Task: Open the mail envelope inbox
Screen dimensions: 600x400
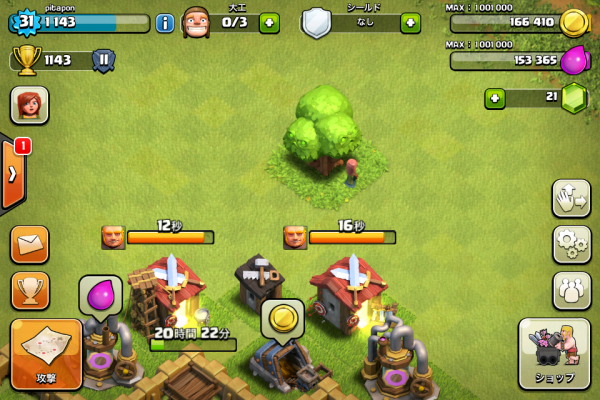Action: 30,244
